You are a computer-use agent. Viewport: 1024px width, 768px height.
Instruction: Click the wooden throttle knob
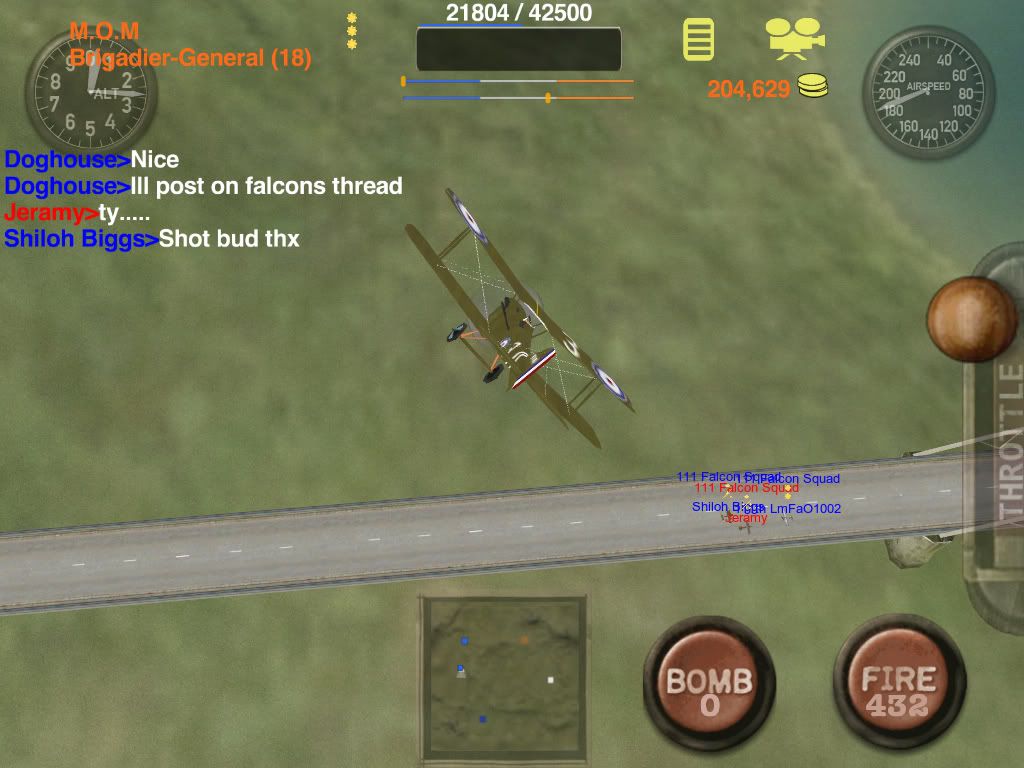(x=971, y=320)
